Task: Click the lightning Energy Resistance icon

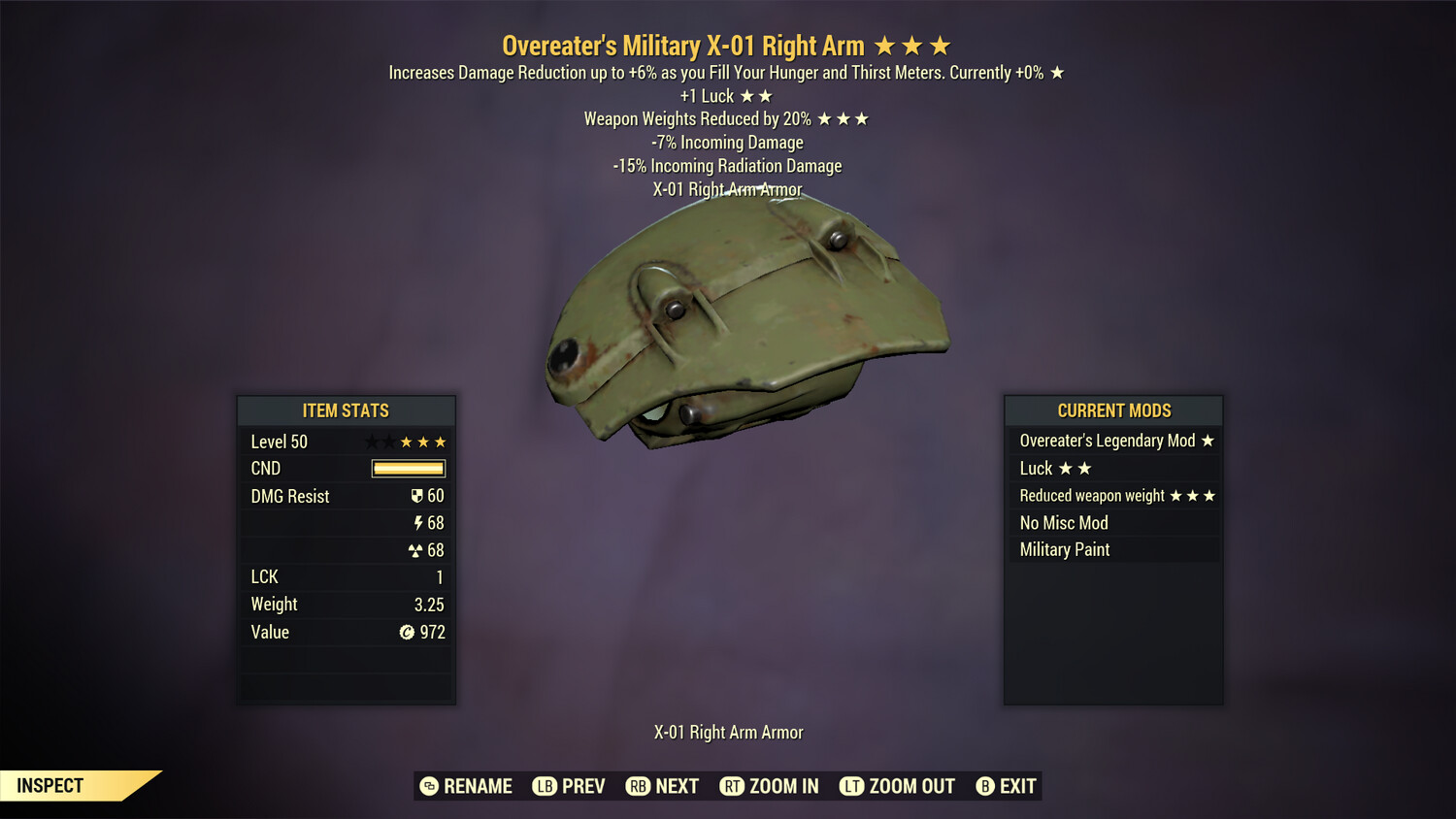Action: pyautogui.click(x=419, y=523)
